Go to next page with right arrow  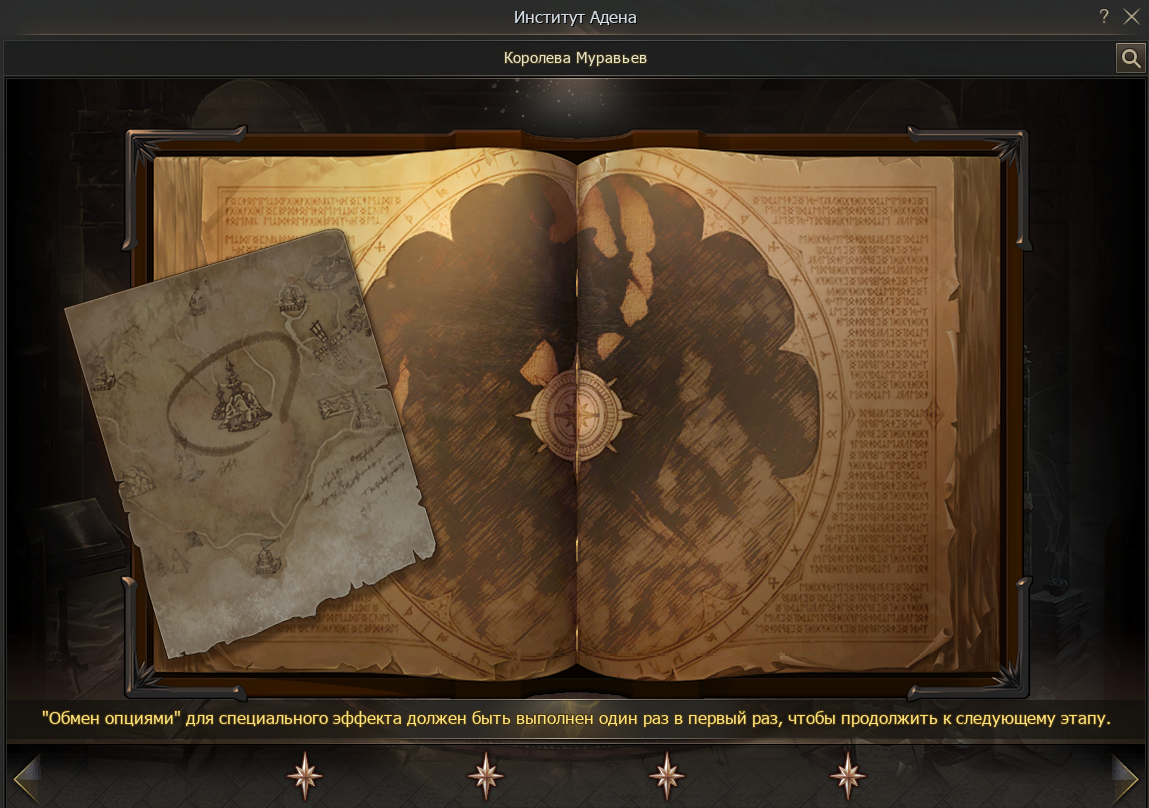point(1125,776)
